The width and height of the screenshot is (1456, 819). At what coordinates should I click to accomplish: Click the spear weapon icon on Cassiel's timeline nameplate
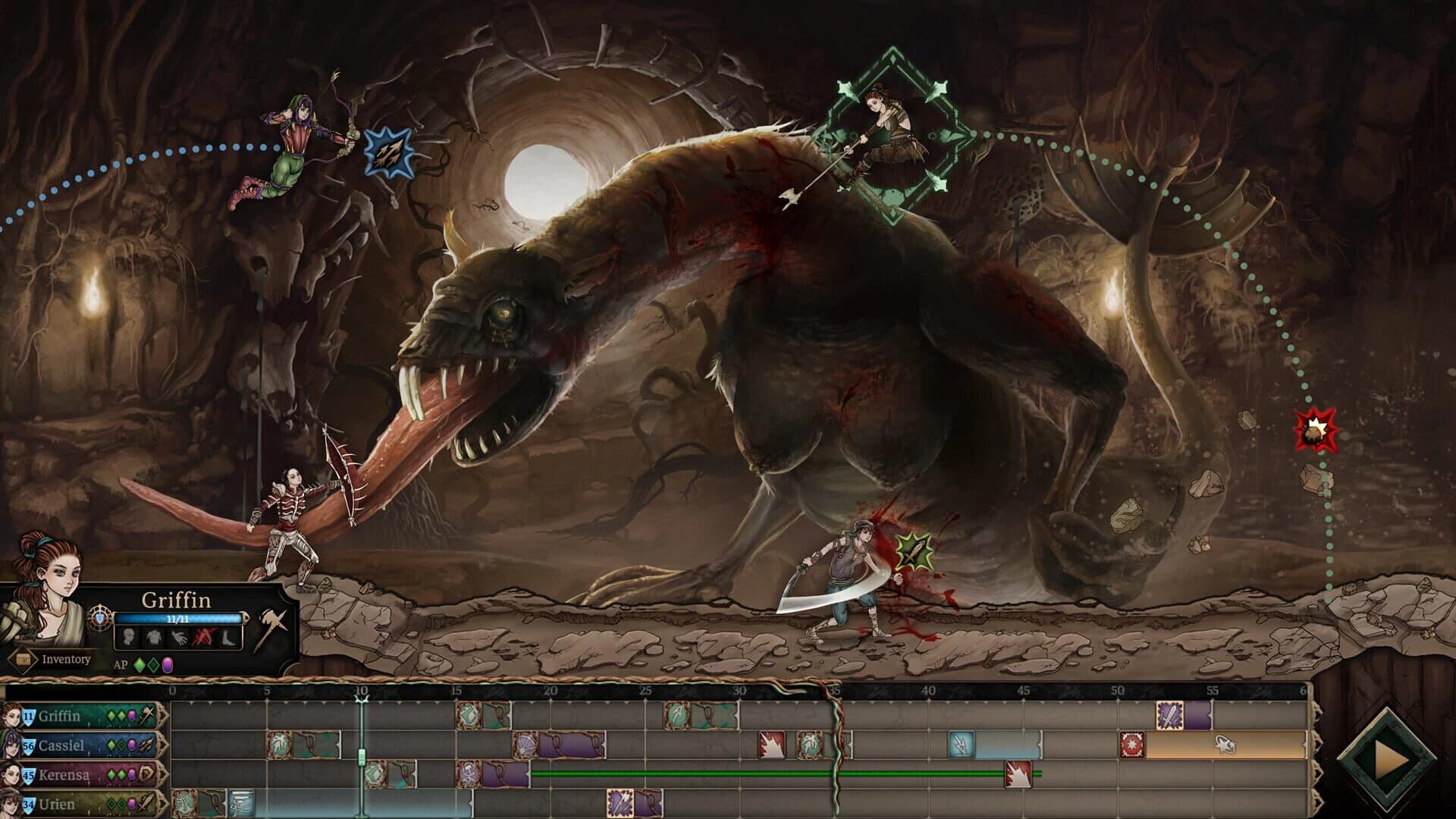(x=145, y=745)
